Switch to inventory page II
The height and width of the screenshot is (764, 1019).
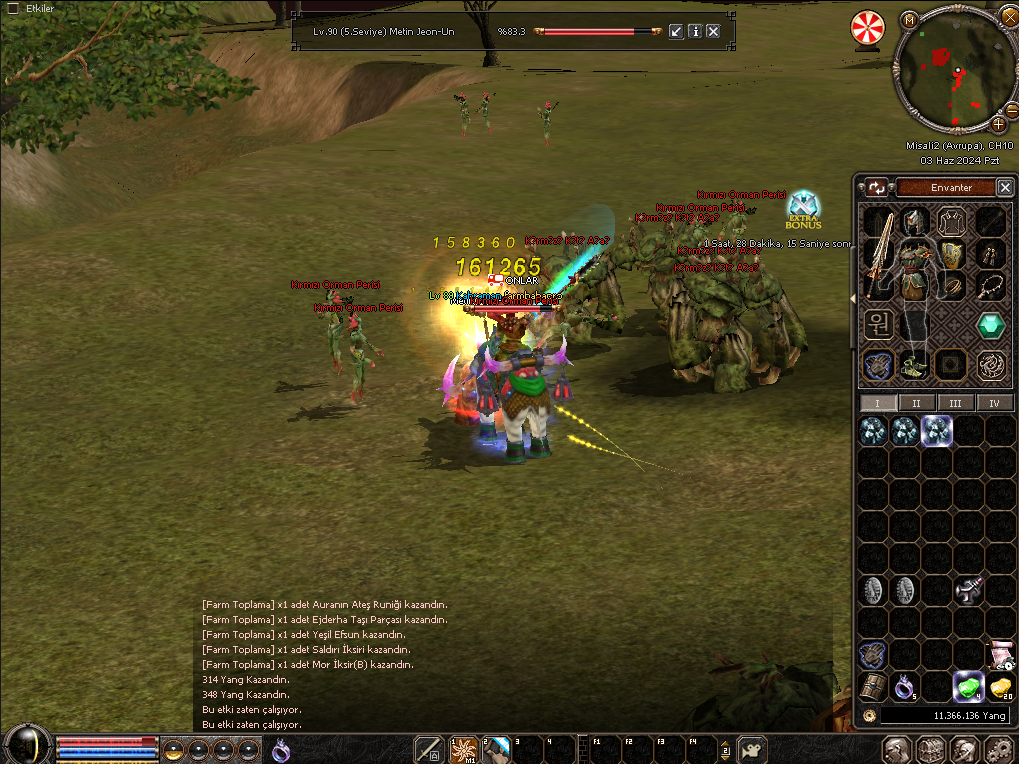[x=917, y=403]
